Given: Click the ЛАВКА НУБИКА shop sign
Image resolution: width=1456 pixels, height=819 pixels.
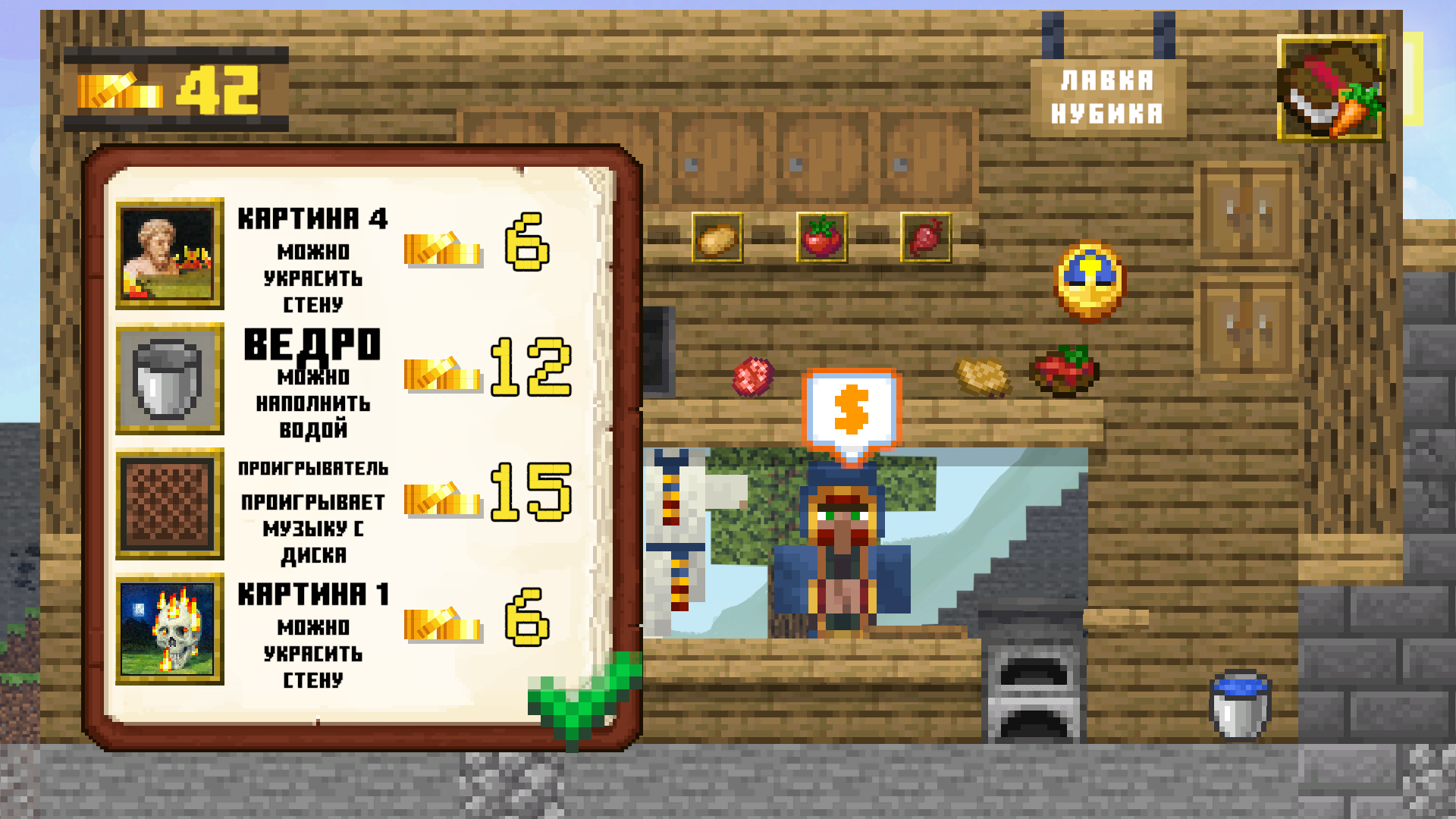Looking at the screenshot, I should (1110, 95).
